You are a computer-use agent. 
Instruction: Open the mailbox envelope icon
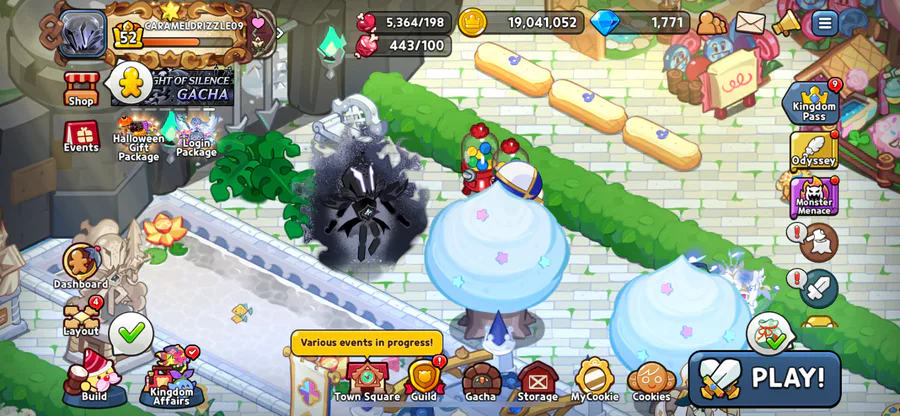[x=750, y=22]
